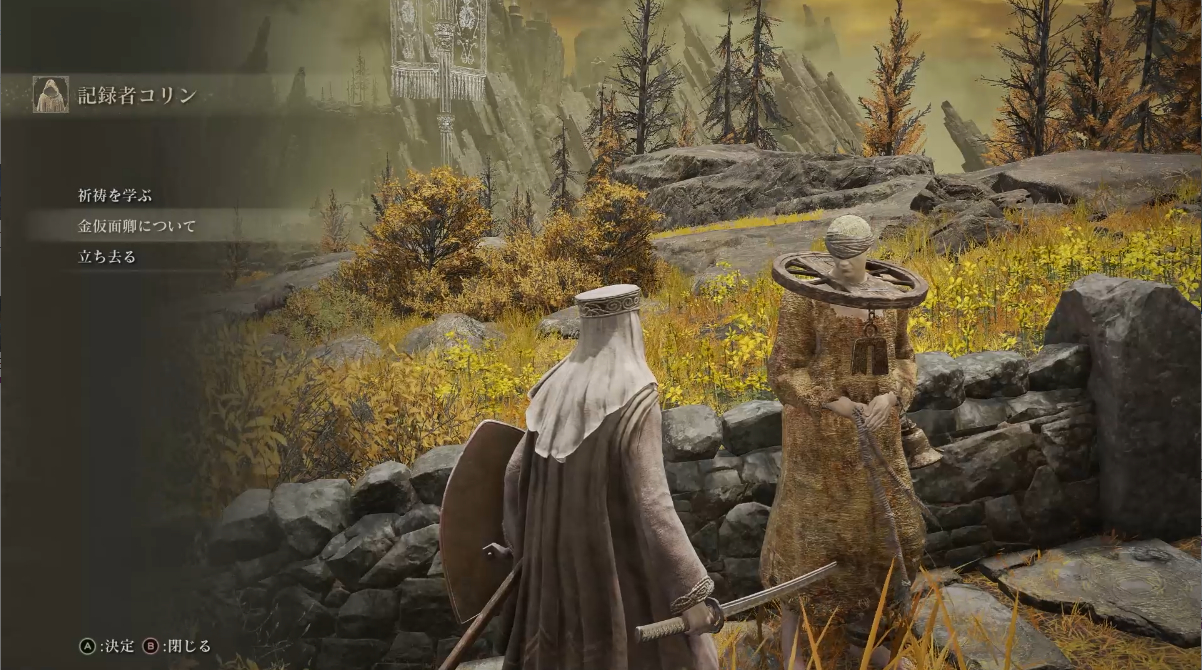Select the 金仮面卿について option

coord(137,226)
